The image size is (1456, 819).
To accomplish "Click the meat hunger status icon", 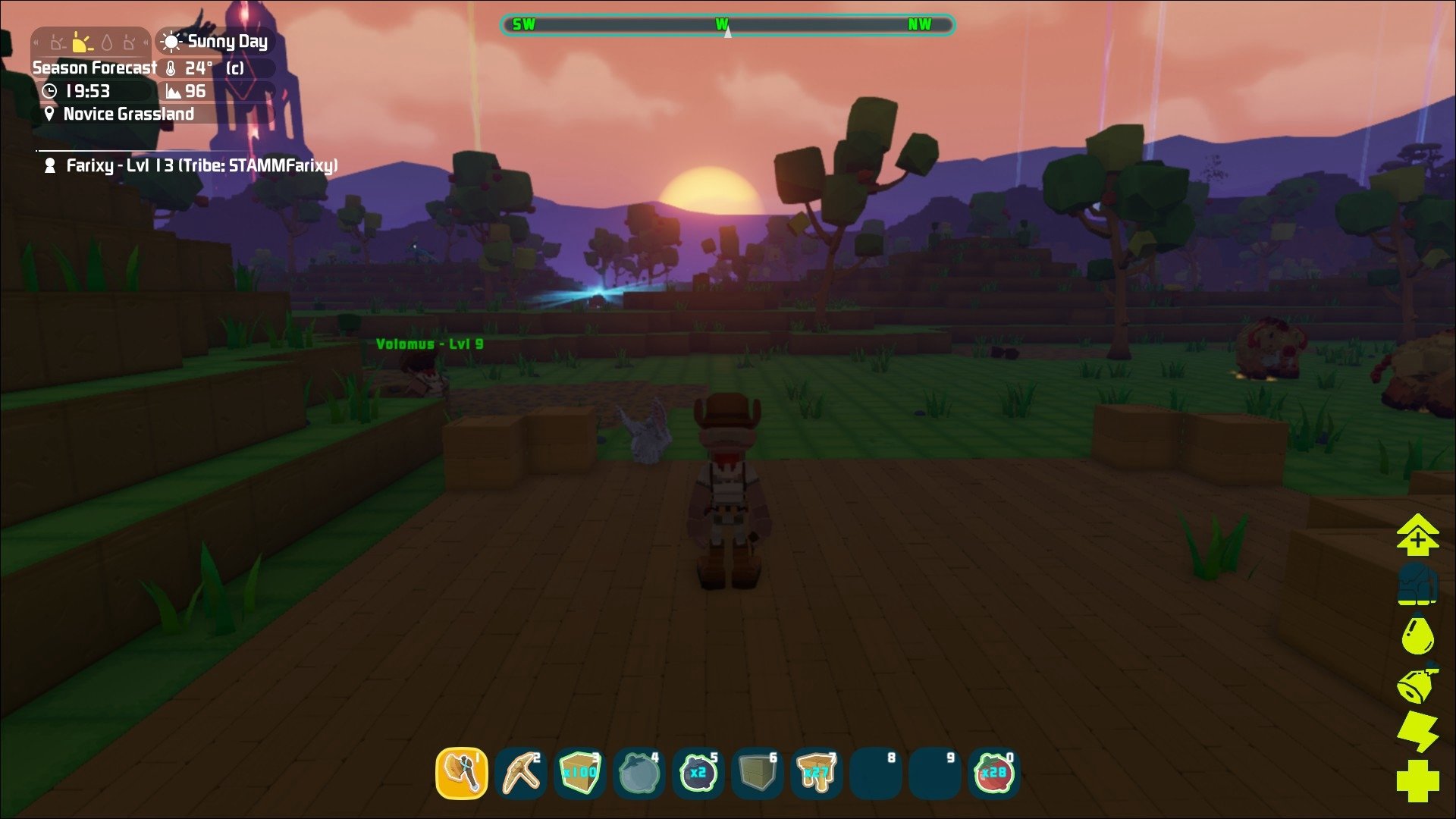I will tap(1417, 683).
